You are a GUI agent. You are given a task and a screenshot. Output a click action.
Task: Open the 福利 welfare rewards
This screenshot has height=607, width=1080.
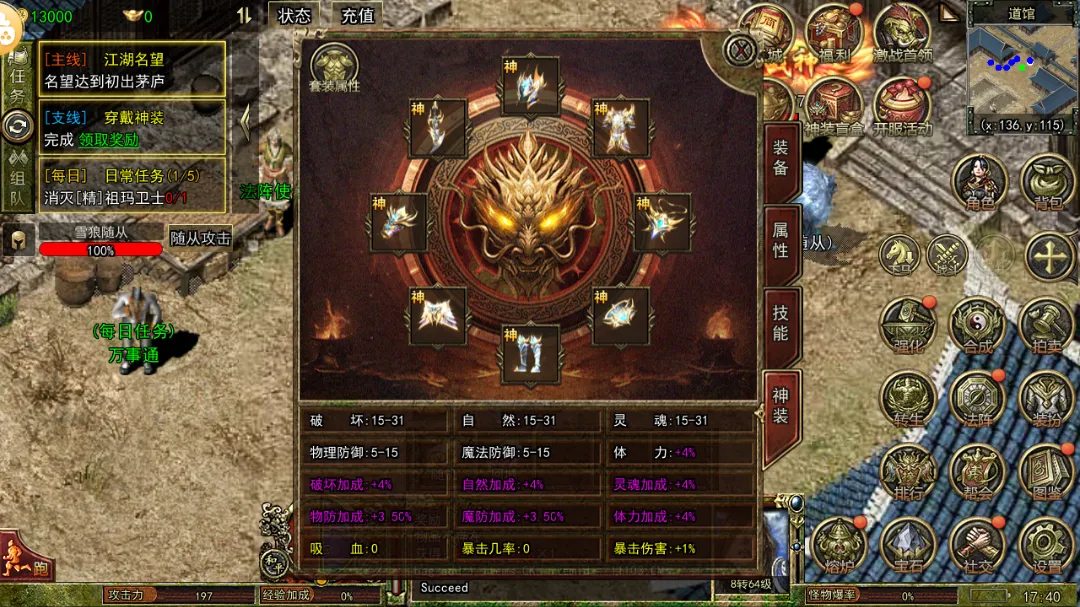tap(833, 33)
